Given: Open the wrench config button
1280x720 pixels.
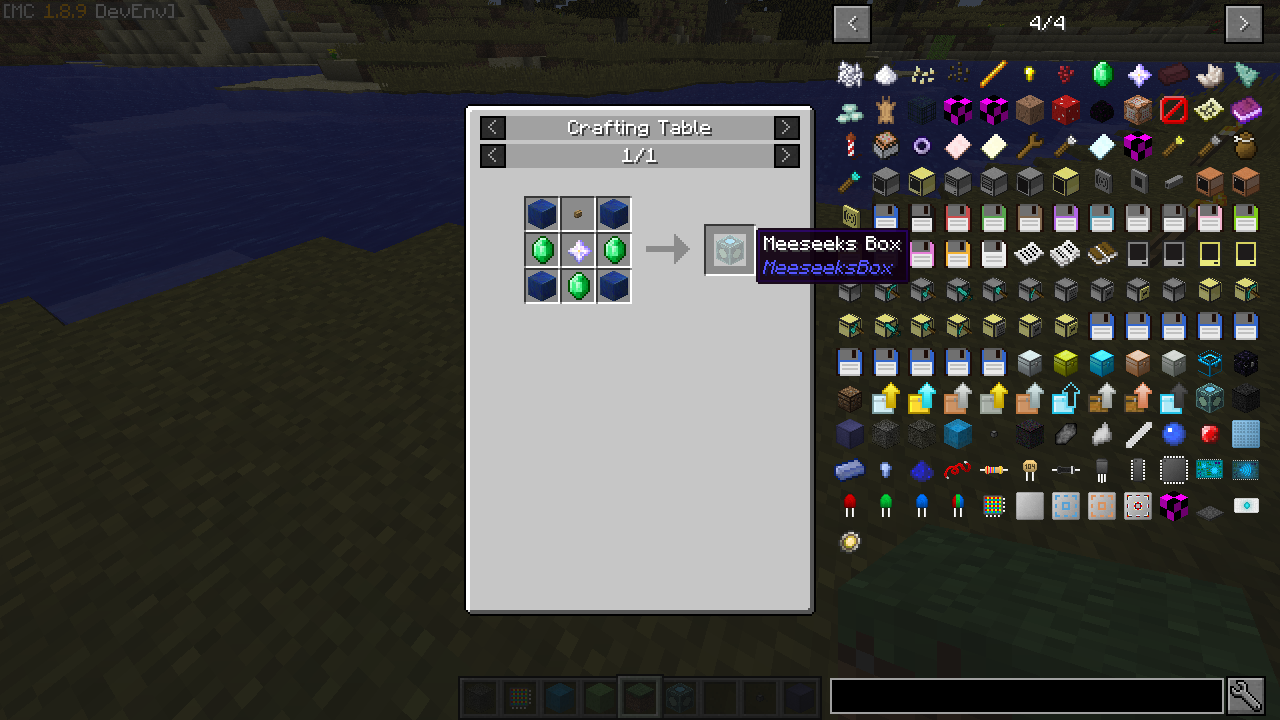Looking at the screenshot, I should pyautogui.click(x=1246, y=696).
